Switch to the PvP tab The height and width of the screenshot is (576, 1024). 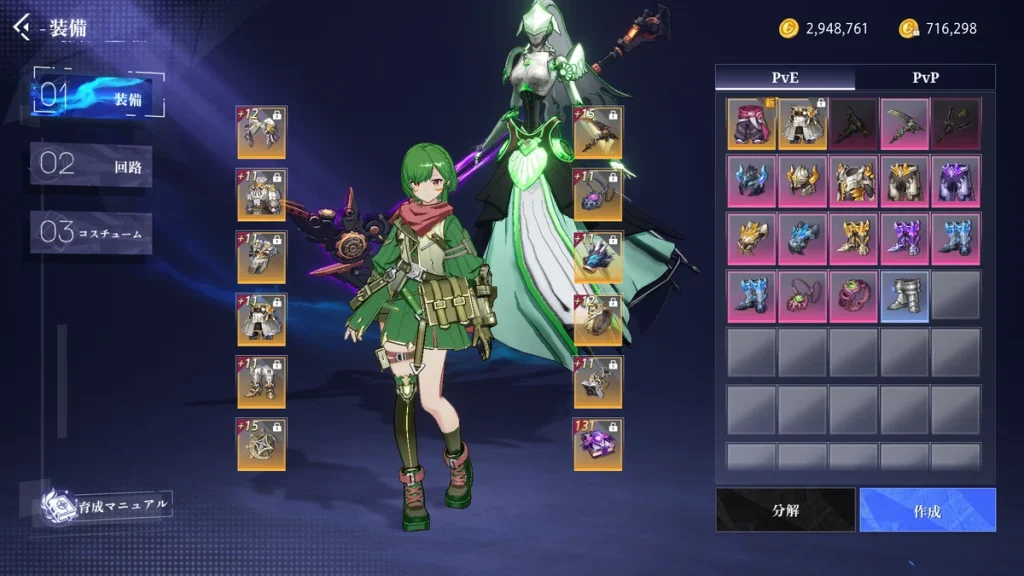coord(926,78)
